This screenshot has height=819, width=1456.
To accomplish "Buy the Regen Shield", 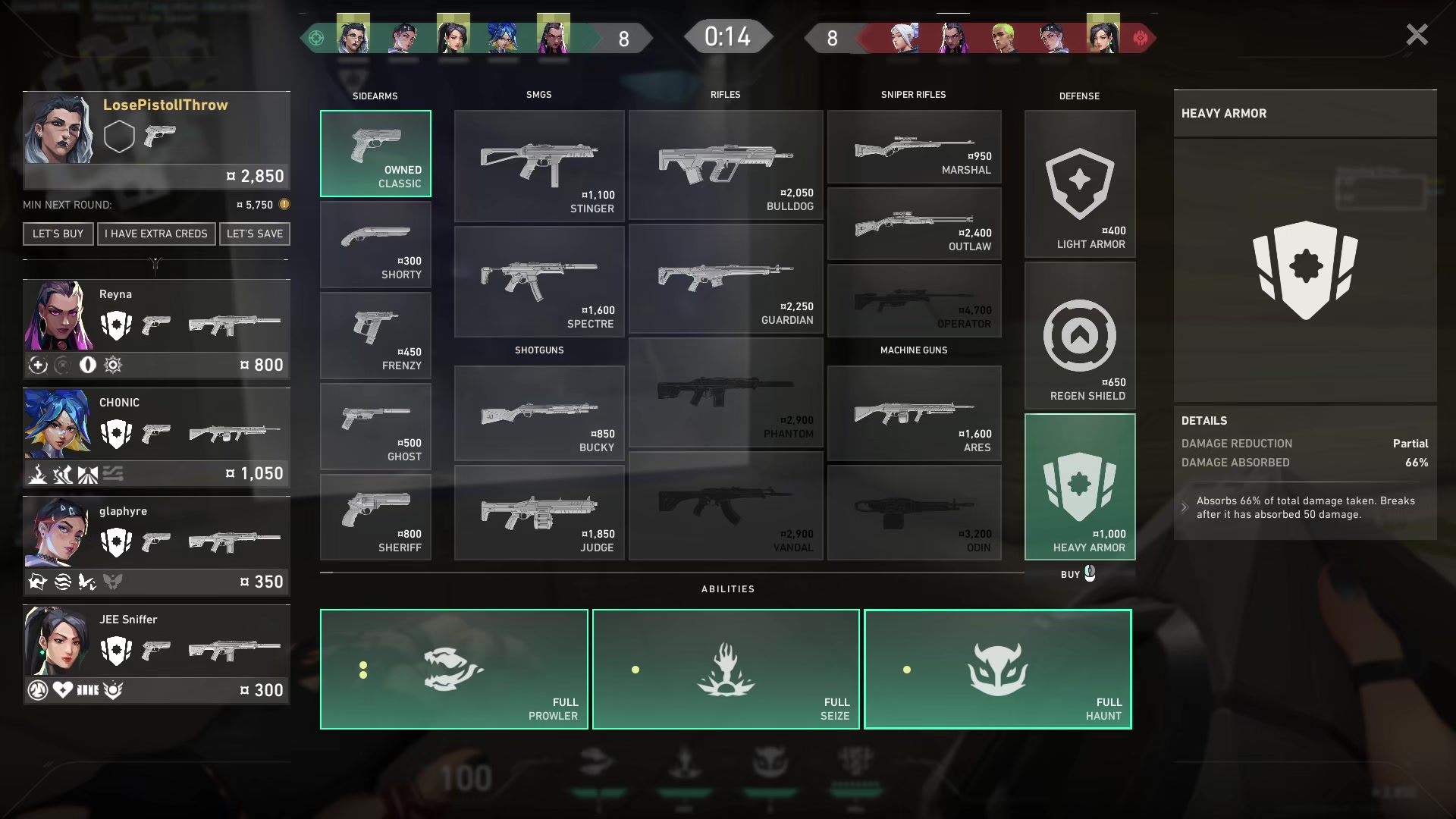I will [1079, 336].
